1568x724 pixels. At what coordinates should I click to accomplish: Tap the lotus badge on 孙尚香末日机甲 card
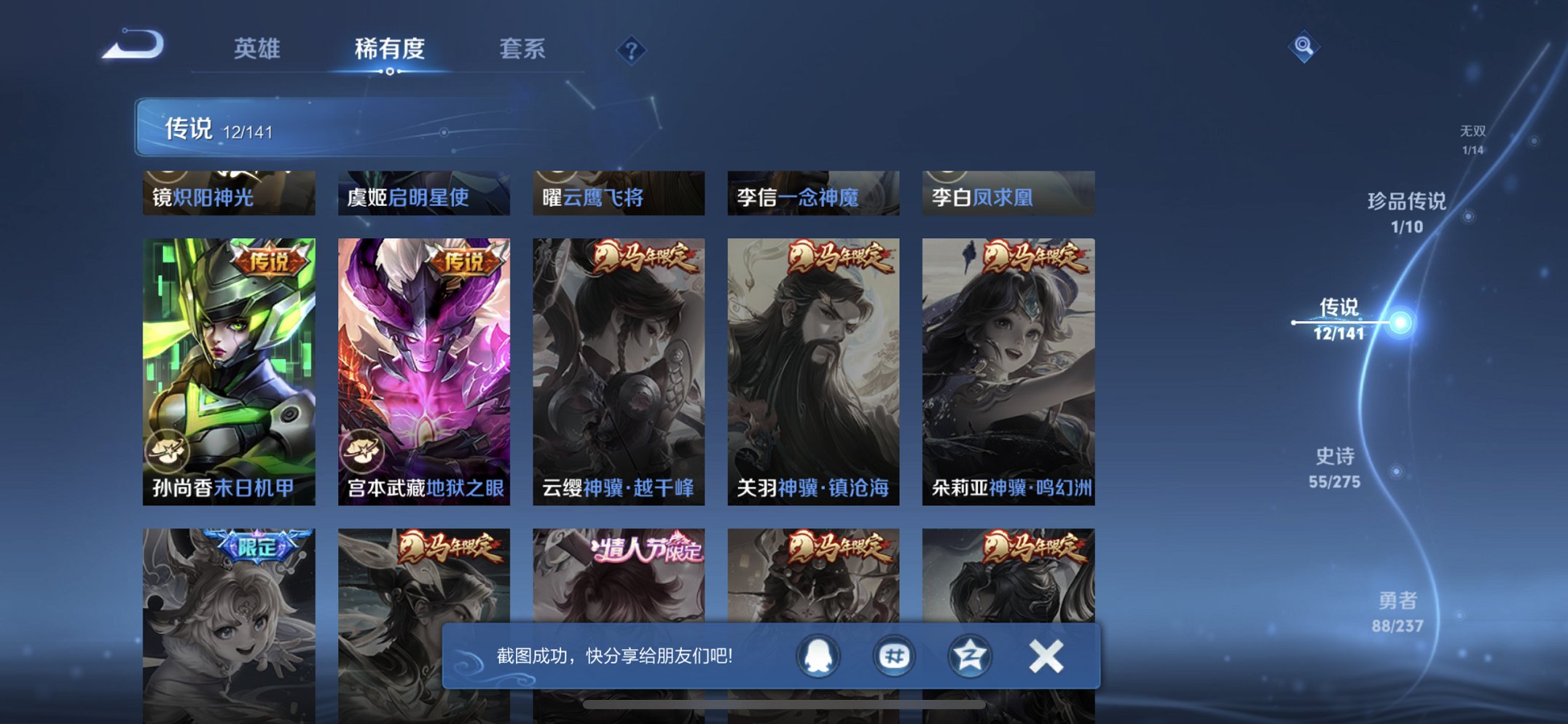[169, 452]
